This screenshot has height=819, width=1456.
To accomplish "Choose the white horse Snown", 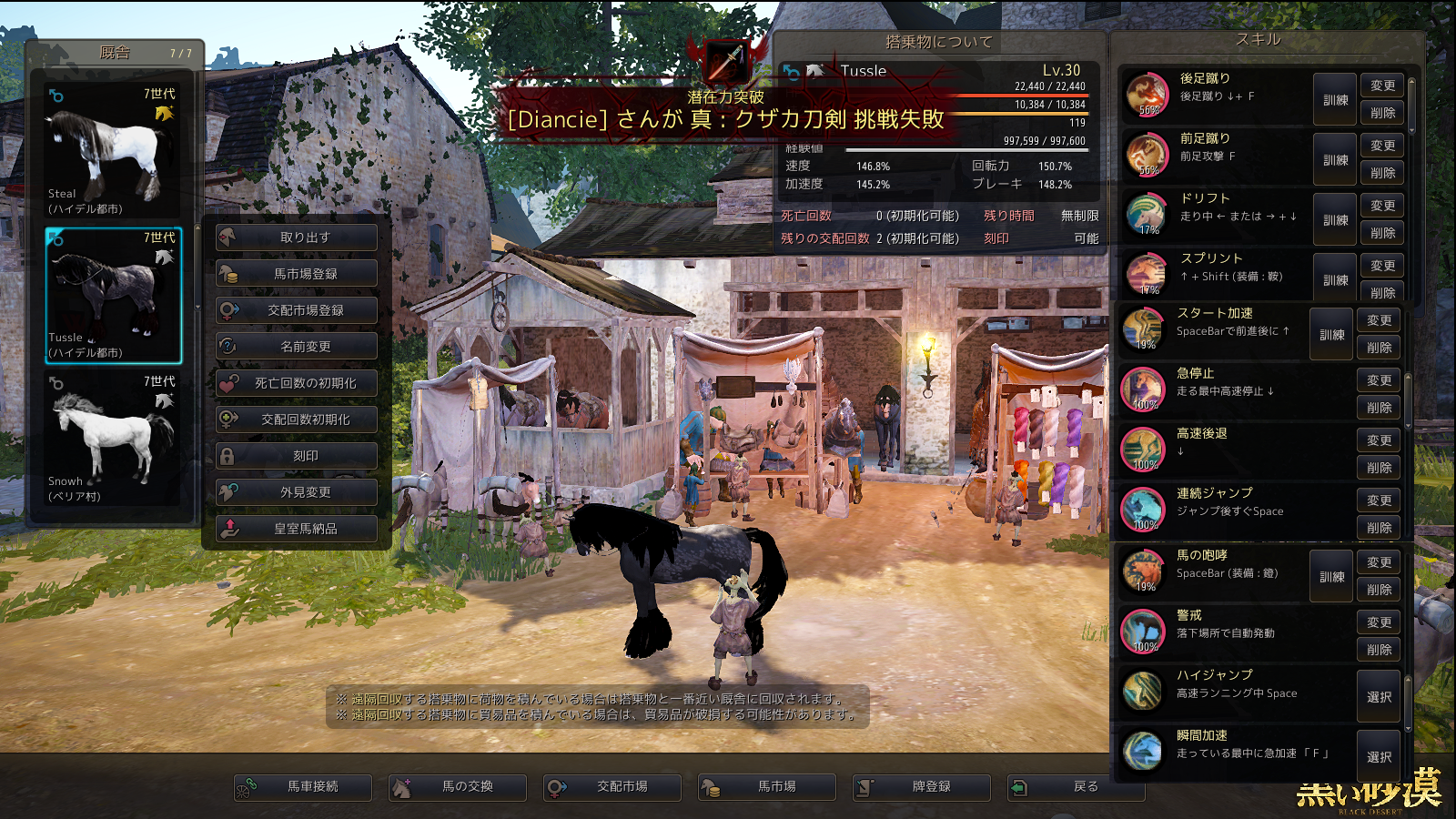I will 113,437.
